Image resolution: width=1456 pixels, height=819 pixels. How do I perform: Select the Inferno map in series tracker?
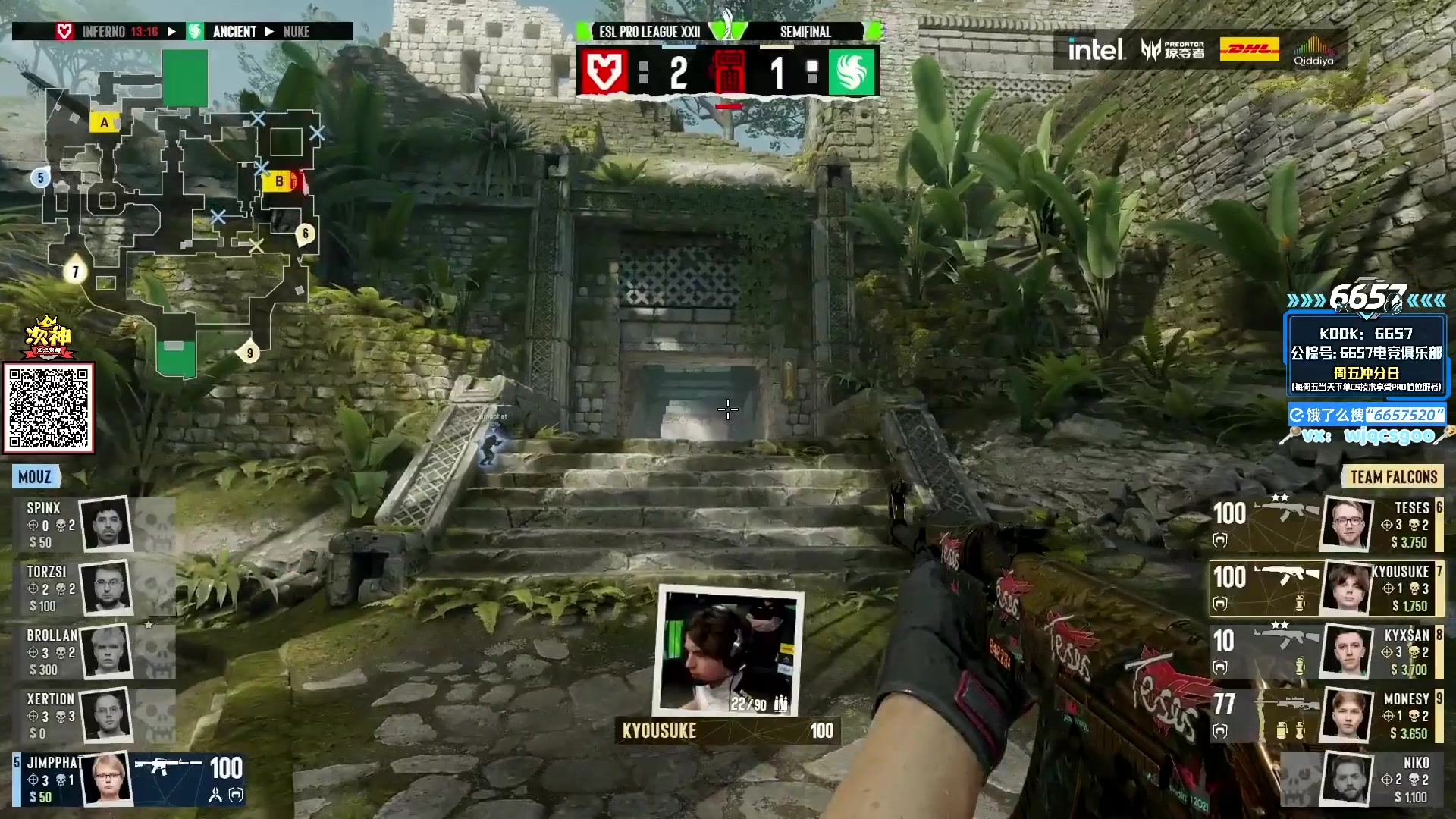tap(104, 32)
